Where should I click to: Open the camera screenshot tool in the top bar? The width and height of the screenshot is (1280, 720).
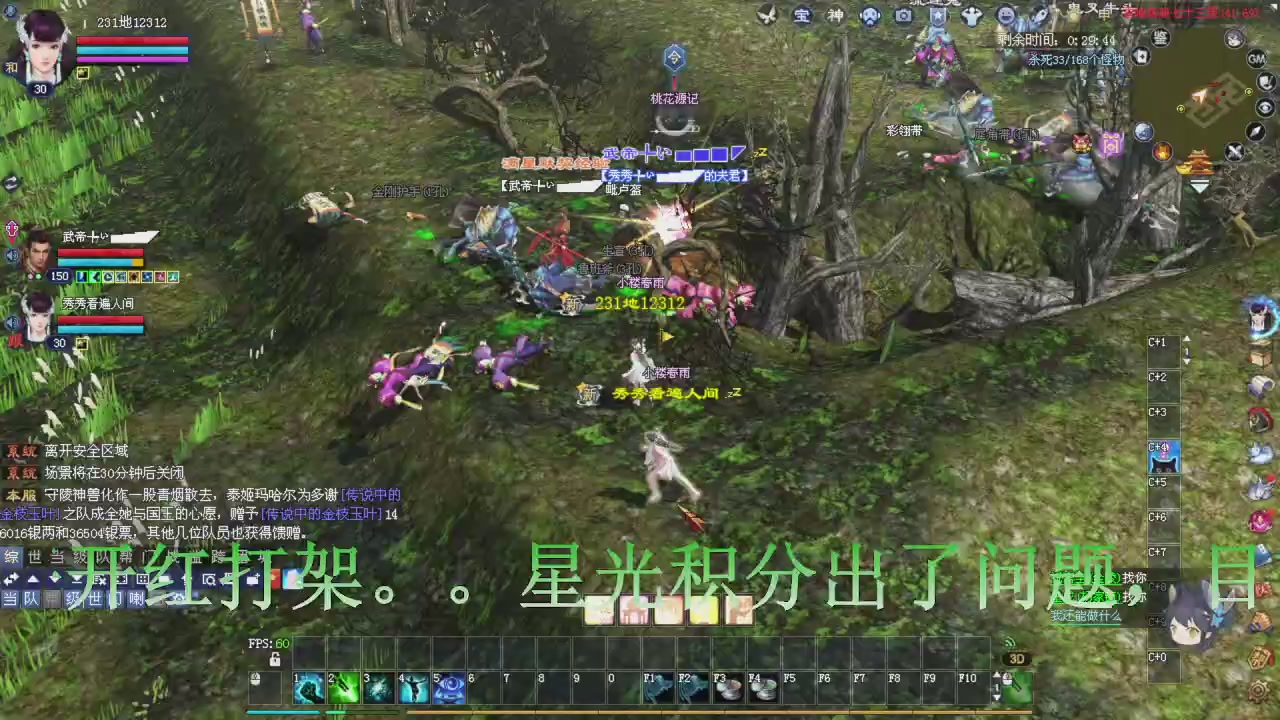902,16
